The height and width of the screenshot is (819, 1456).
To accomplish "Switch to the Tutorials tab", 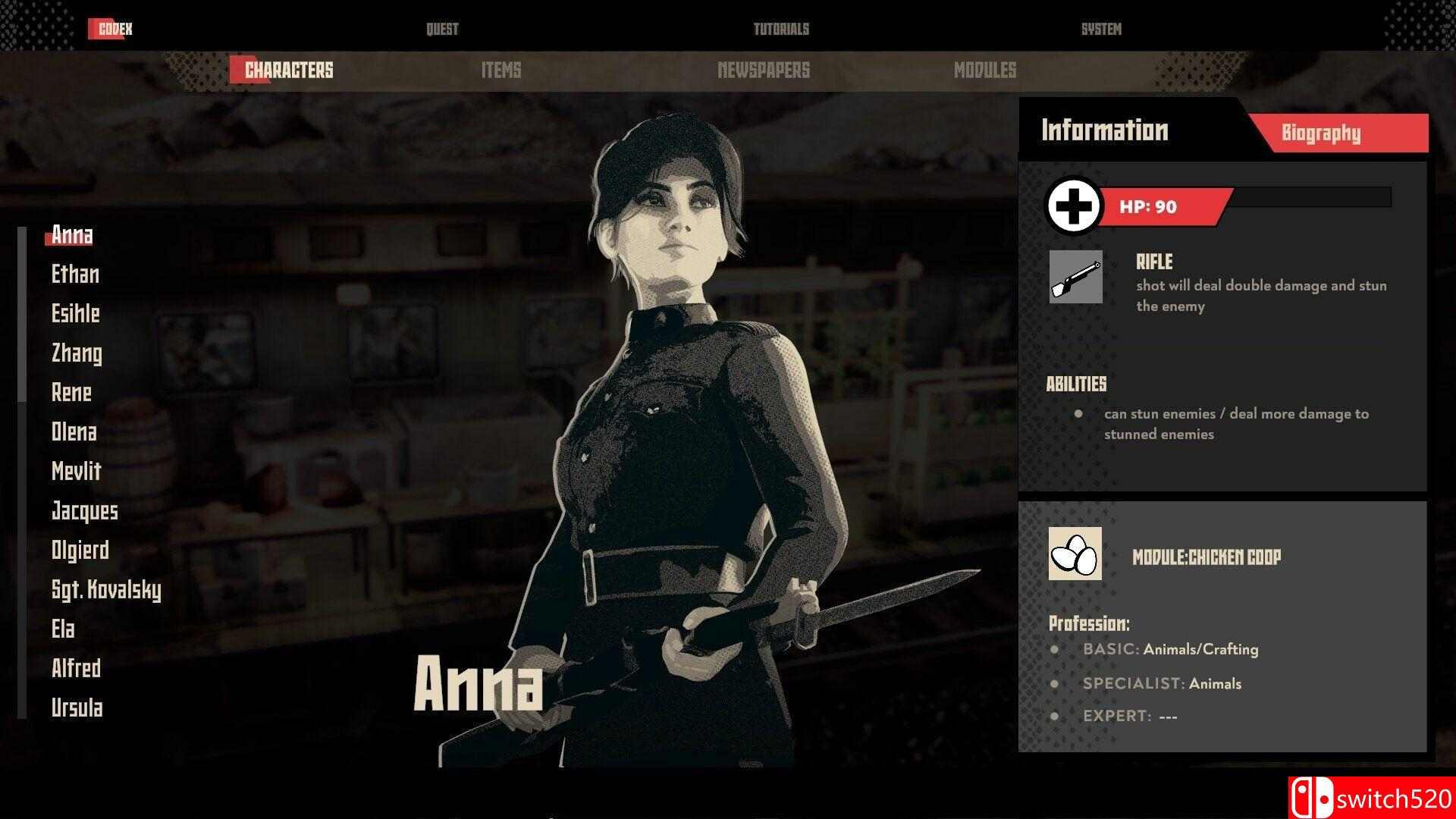I will [x=781, y=30].
